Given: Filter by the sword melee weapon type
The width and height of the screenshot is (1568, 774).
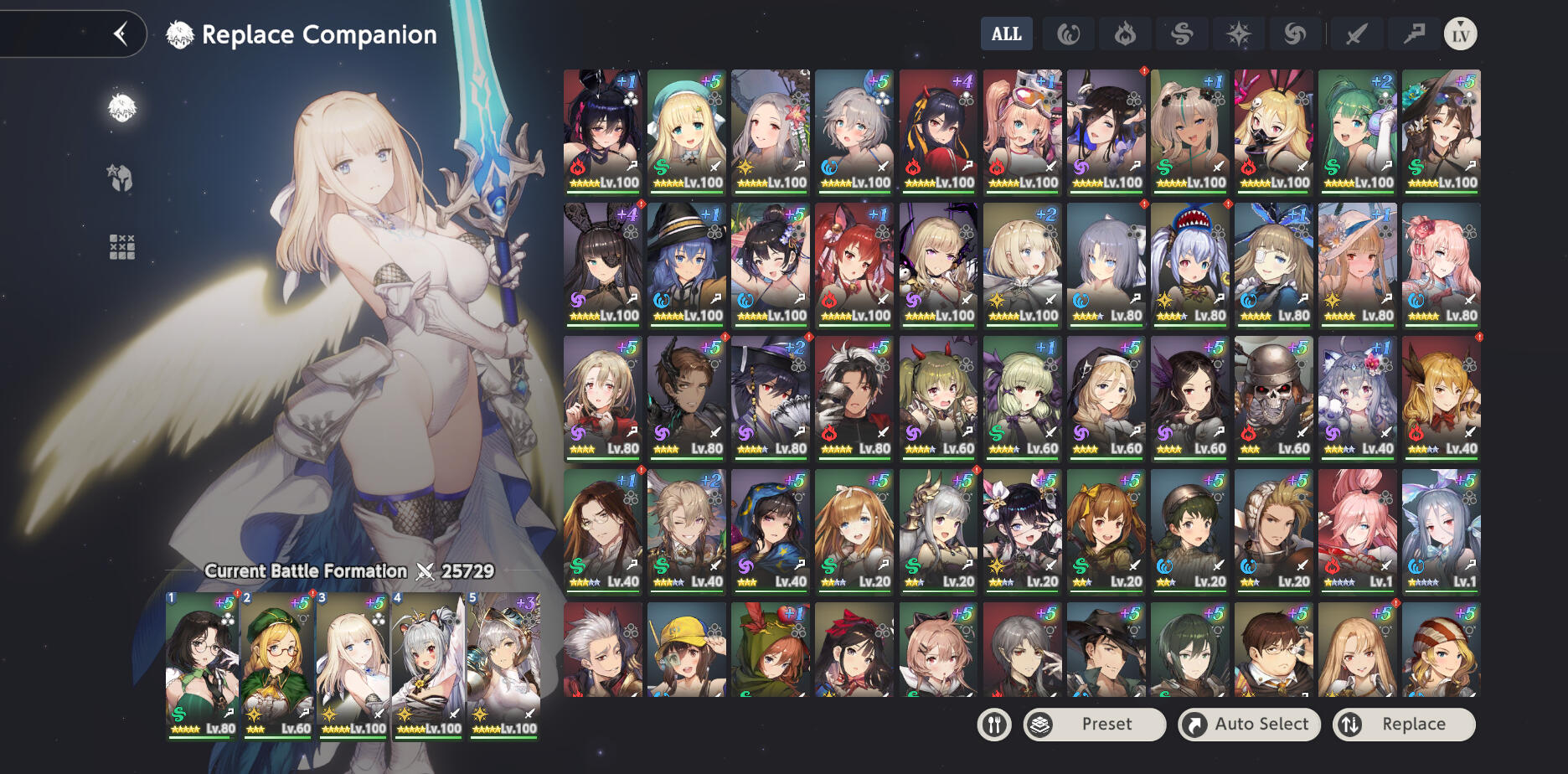Looking at the screenshot, I should [1356, 34].
